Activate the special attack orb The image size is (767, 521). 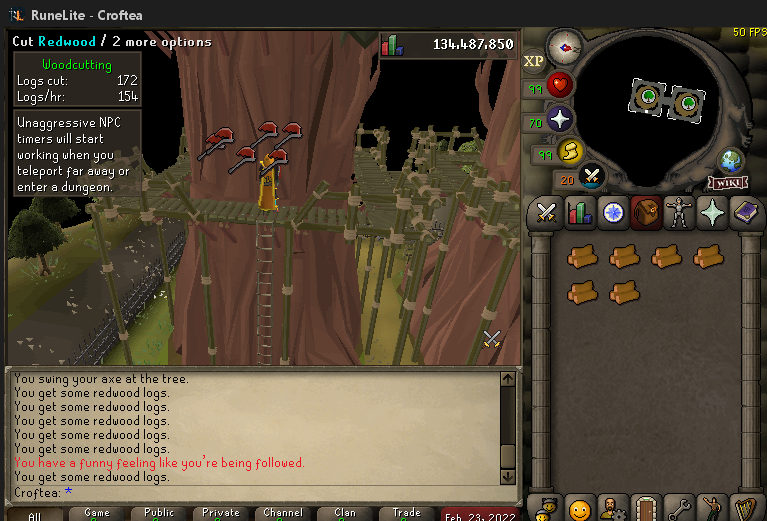tap(593, 177)
